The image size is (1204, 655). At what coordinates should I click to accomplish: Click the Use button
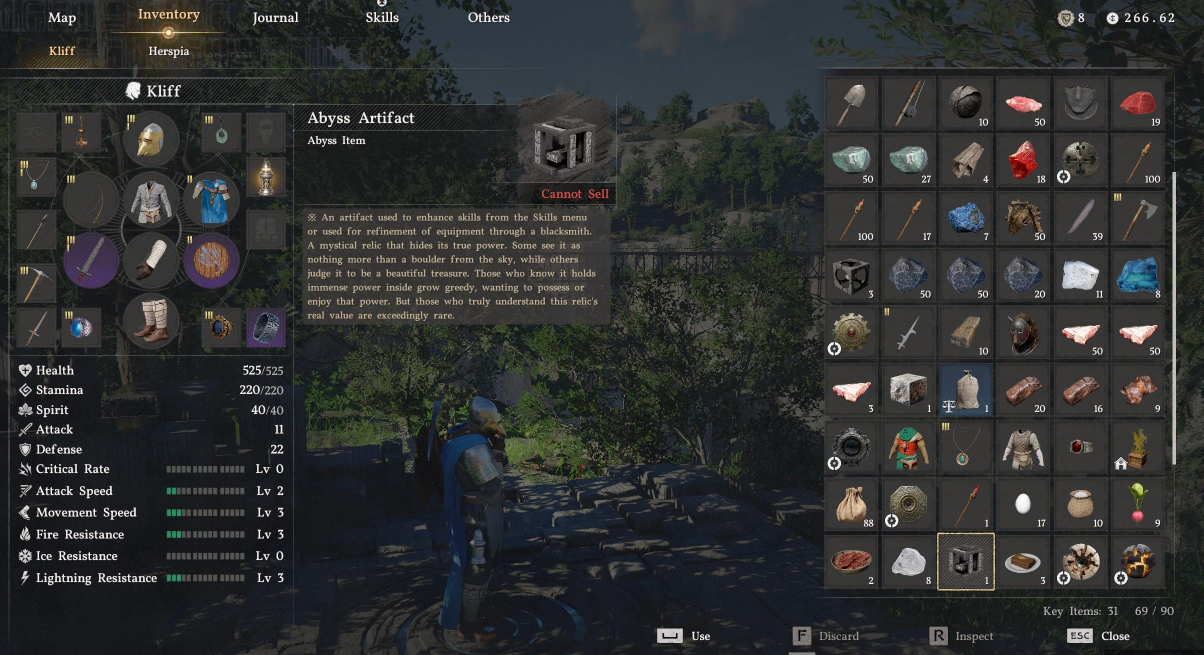[700, 636]
